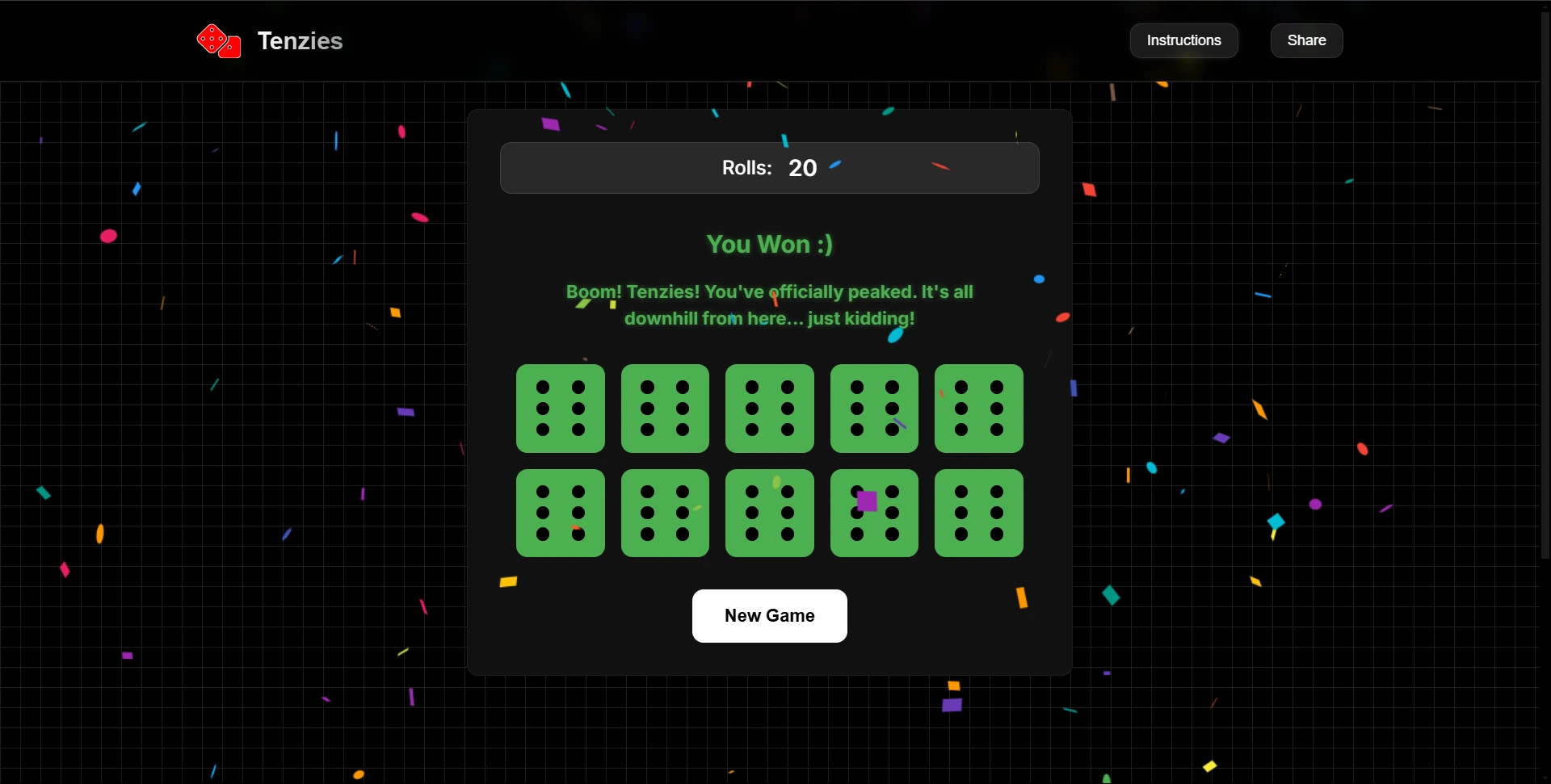Select the first die in the bottom row
1551x784 pixels.
(x=560, y=514)
